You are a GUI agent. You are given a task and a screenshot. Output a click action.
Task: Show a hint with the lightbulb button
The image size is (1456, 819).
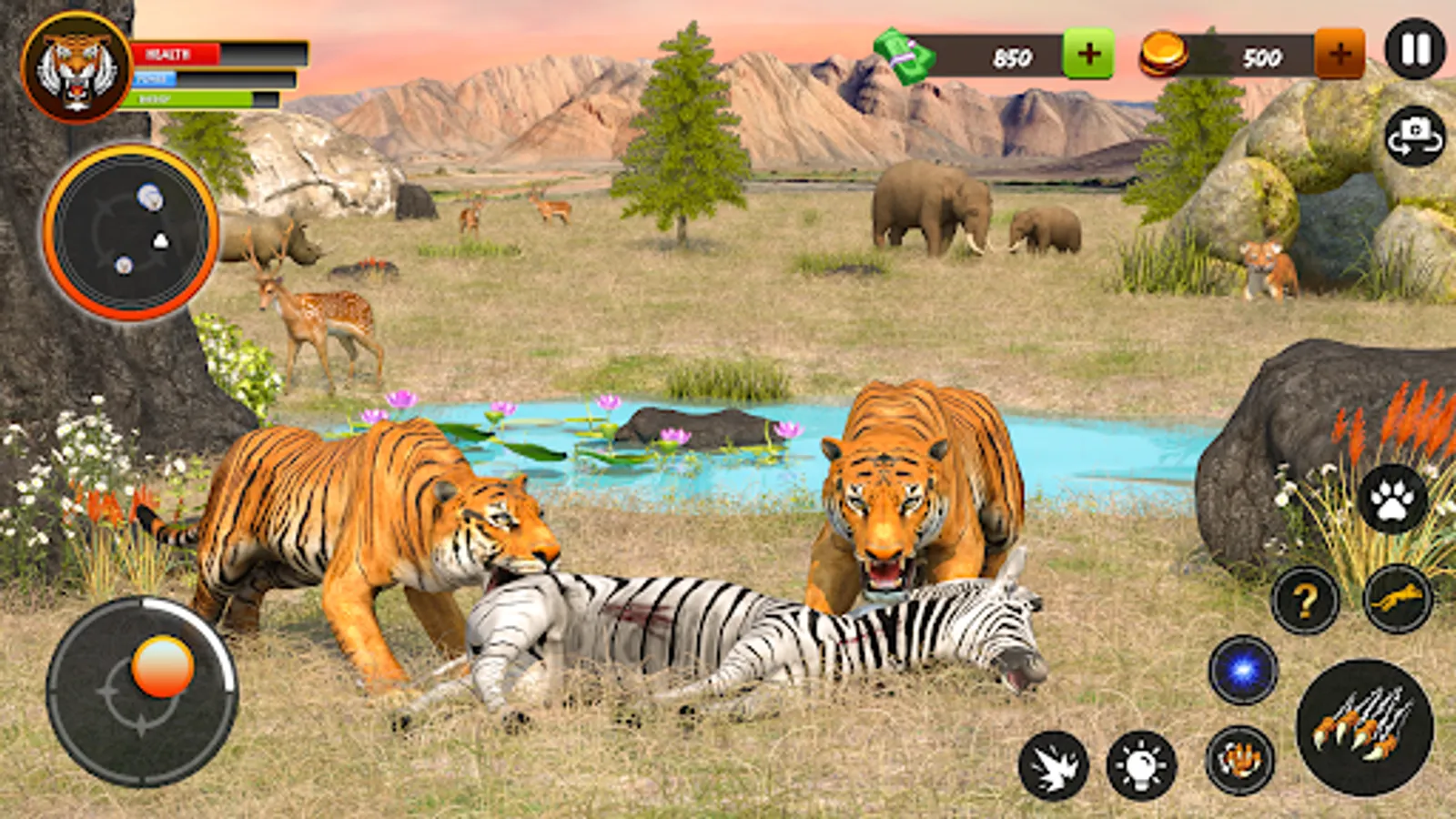click(x=1141, y=765)
